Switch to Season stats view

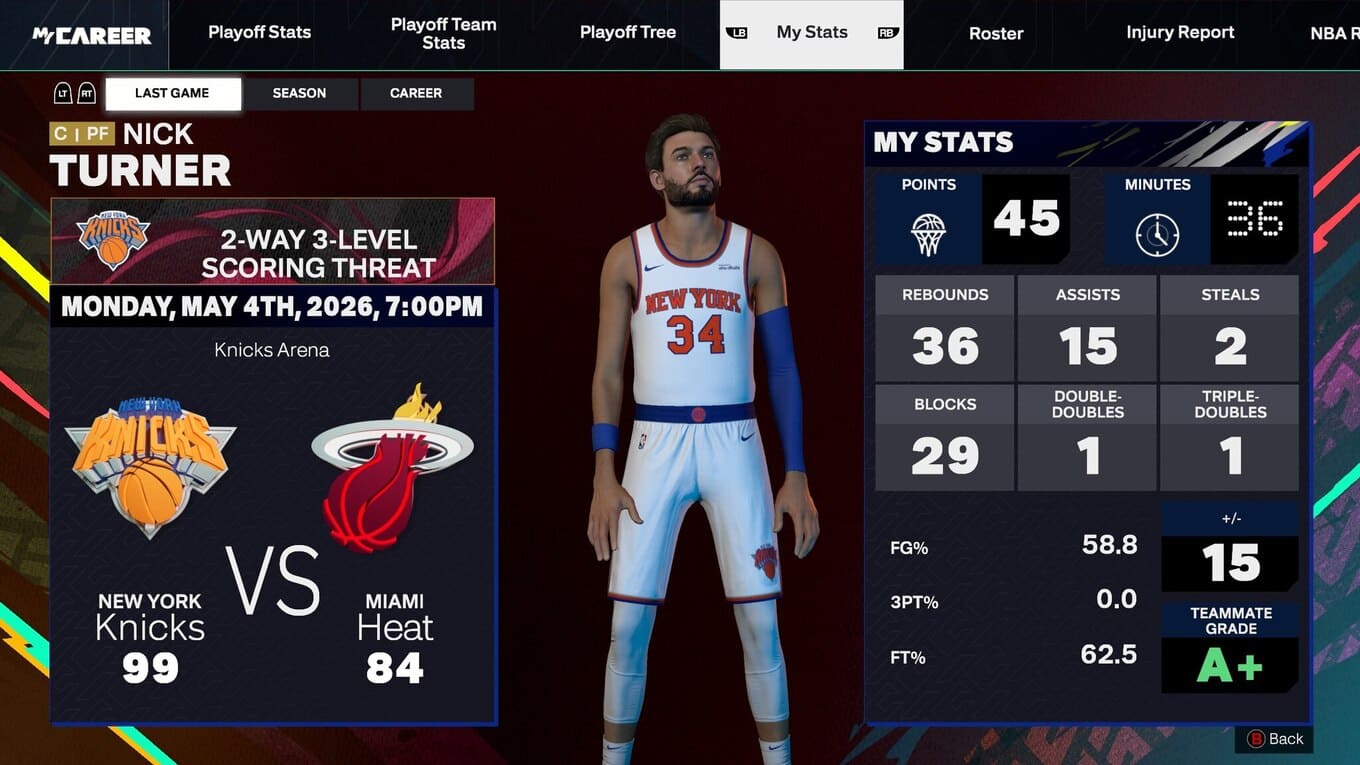299,93
